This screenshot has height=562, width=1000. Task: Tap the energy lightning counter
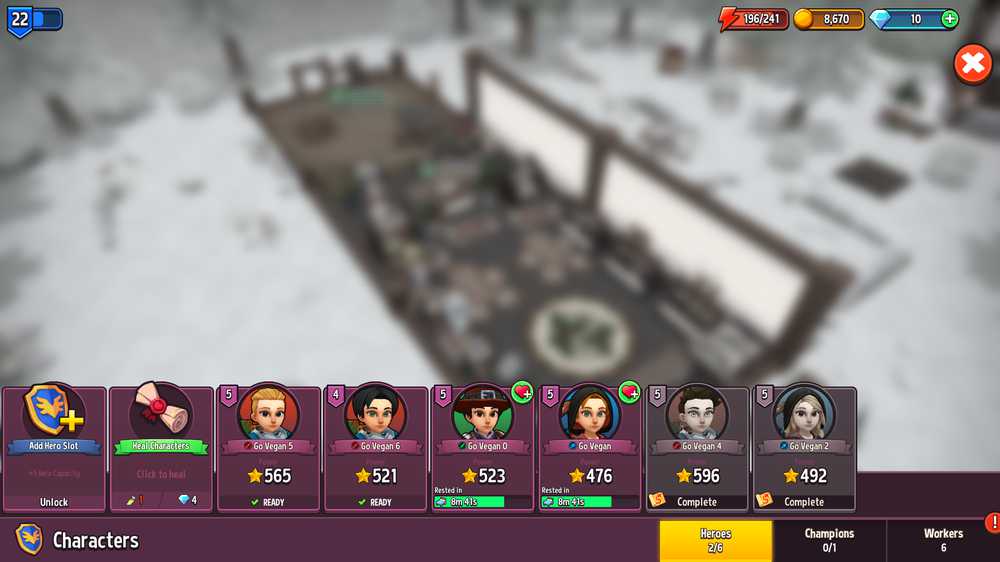point(755,19)
